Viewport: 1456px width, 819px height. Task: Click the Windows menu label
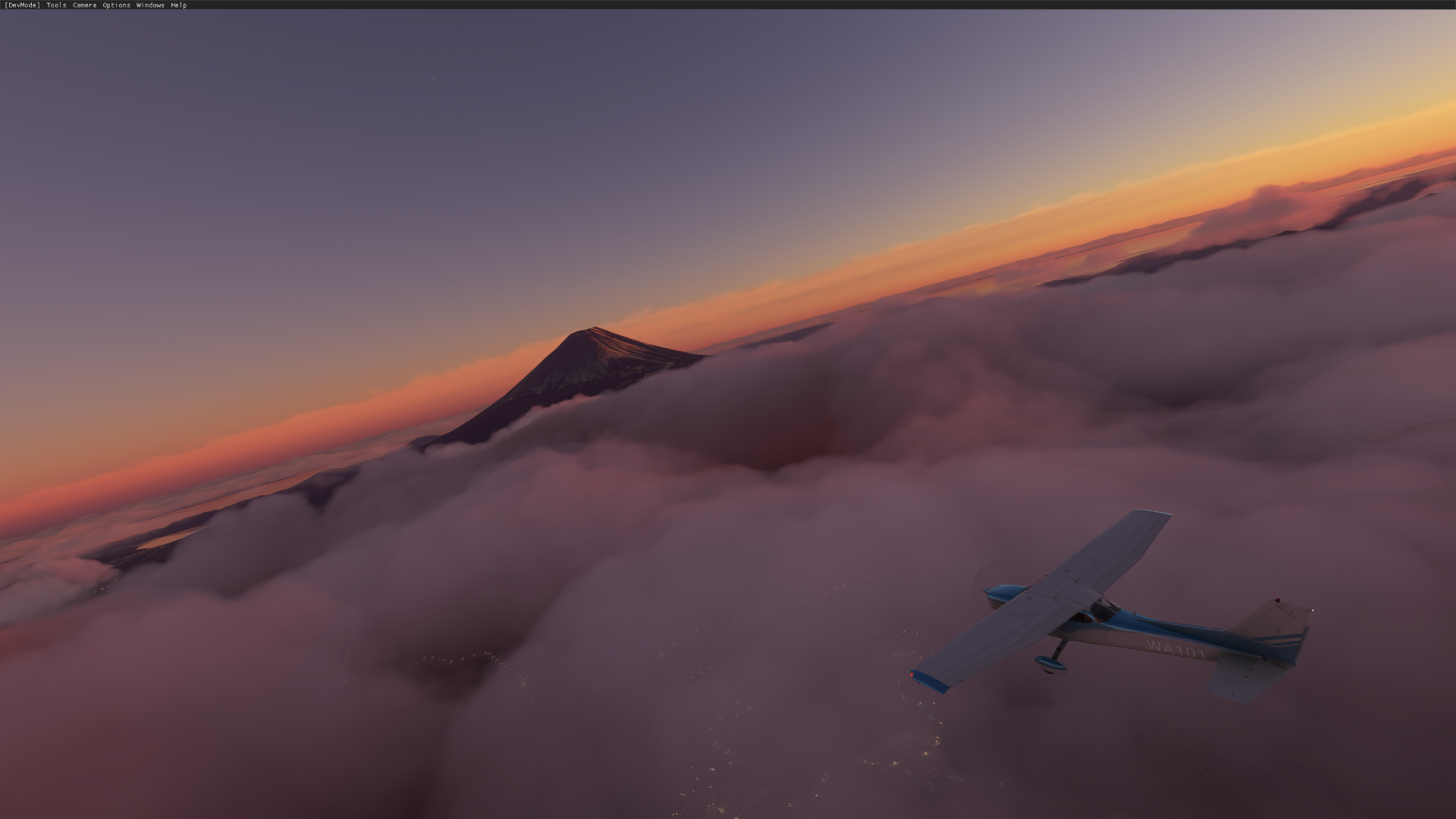[149, 5]
